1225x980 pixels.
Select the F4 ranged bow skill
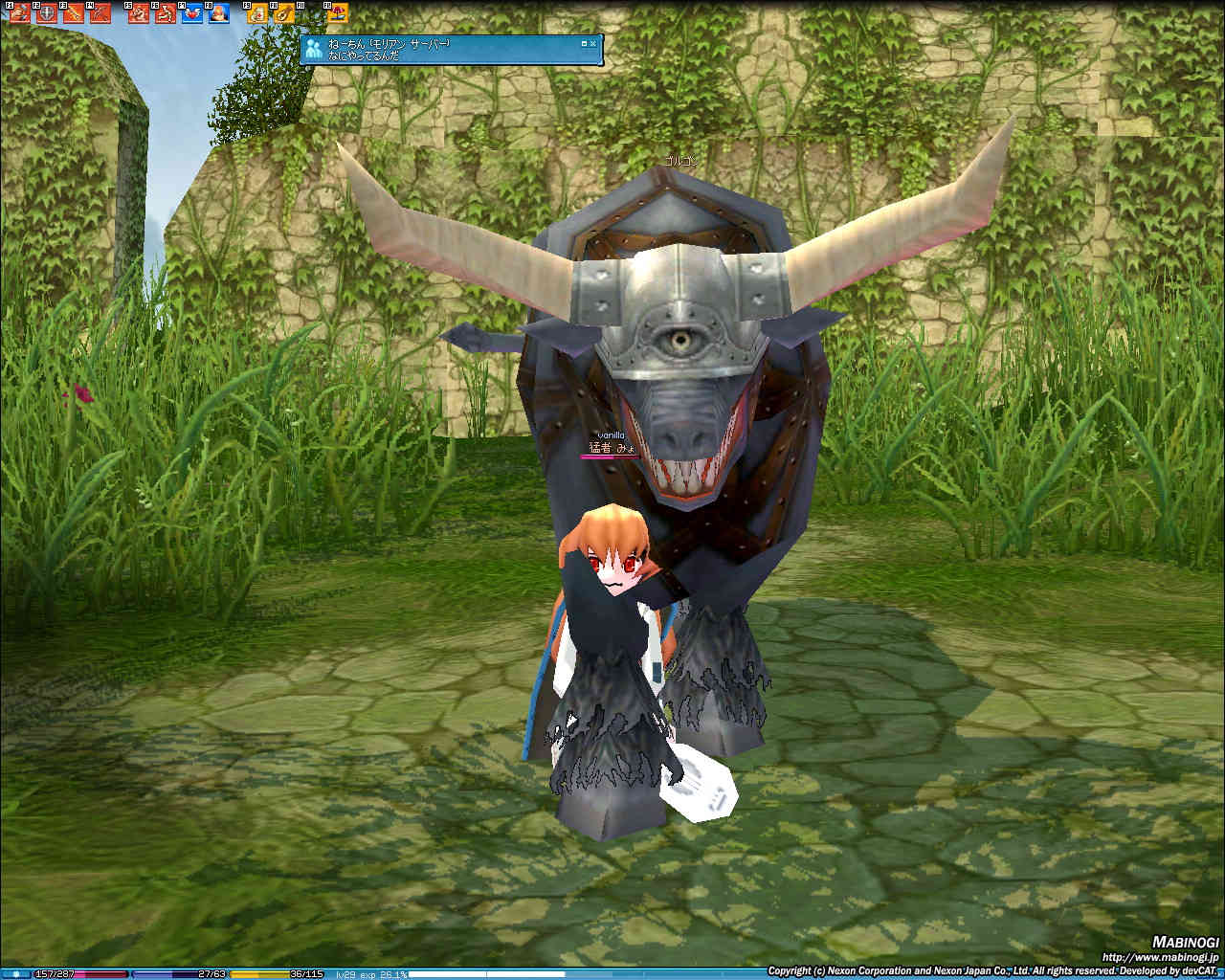pos(100,13)
